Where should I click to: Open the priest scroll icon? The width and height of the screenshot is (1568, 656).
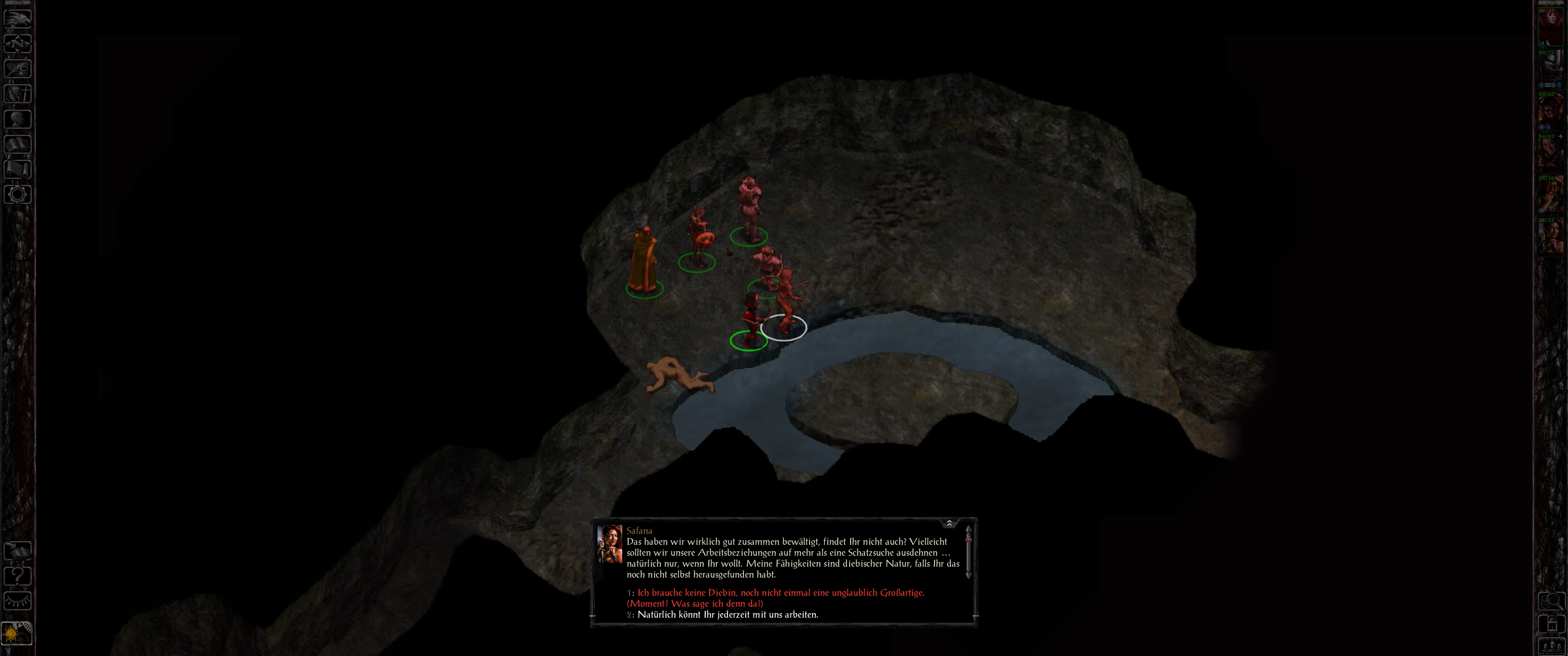[18, 169]
